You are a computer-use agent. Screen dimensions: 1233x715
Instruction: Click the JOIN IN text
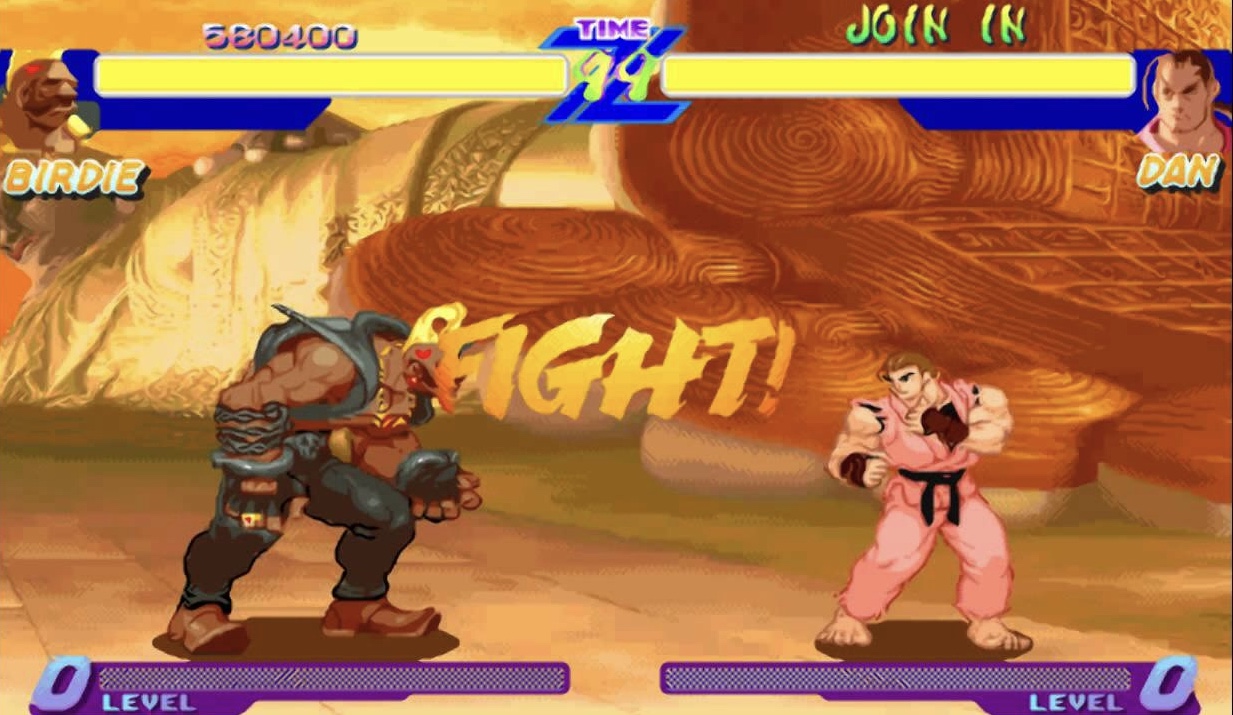936,27
